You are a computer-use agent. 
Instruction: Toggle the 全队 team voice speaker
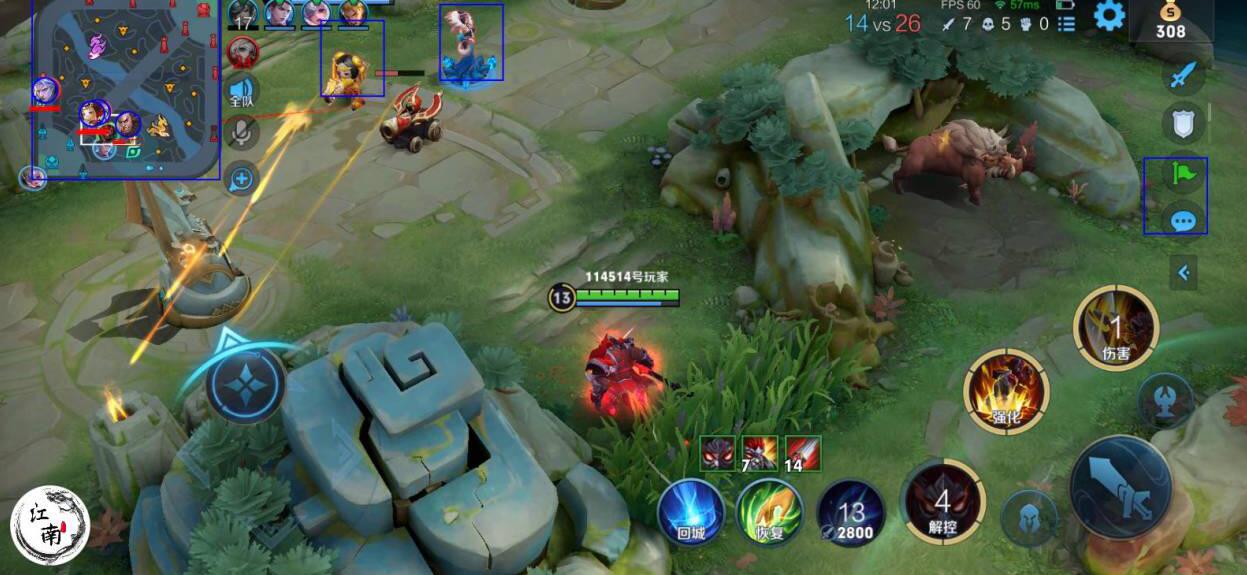coord(242,91)
